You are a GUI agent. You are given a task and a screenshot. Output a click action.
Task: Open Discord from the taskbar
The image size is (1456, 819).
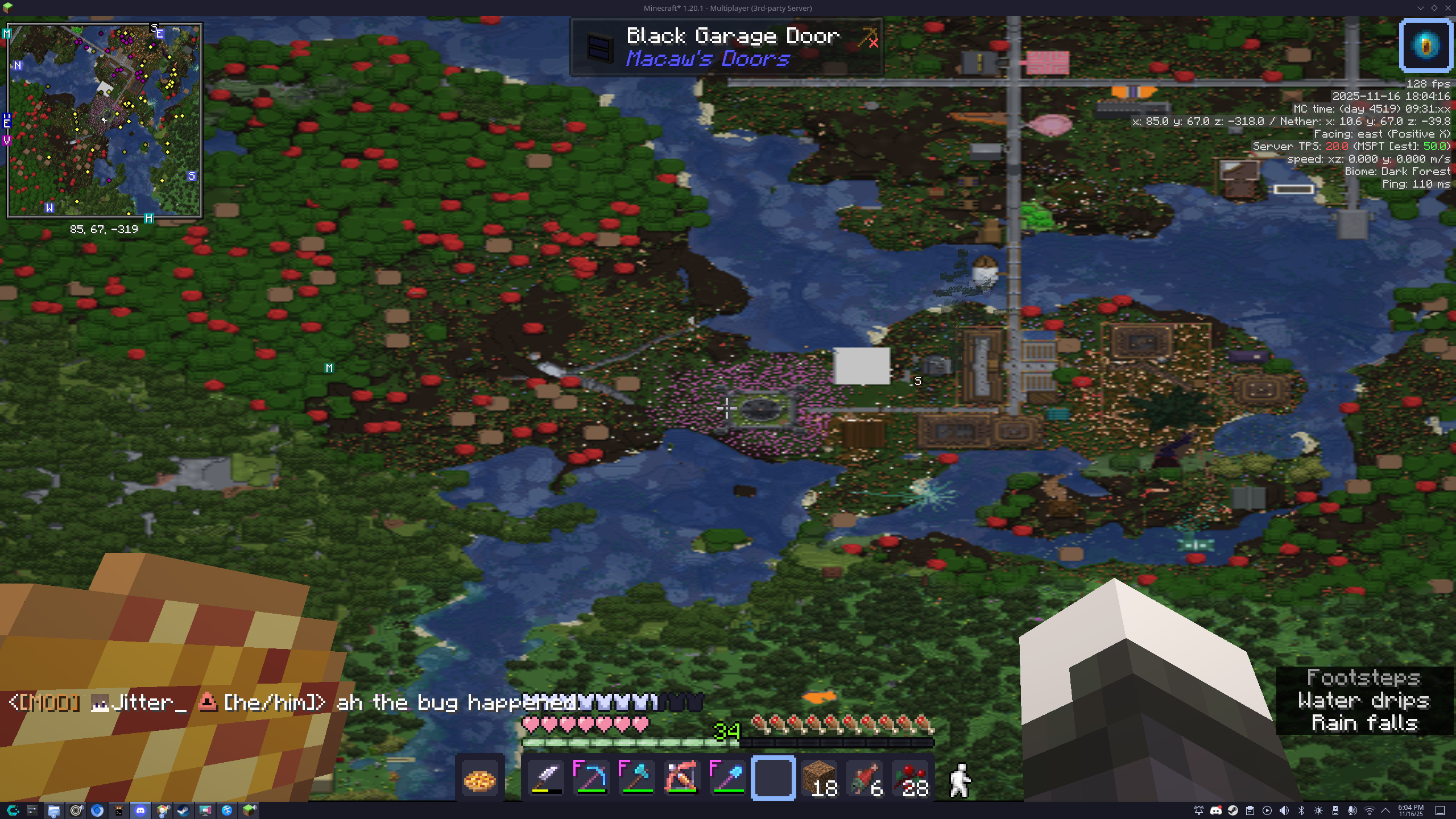tap(140, 810)
